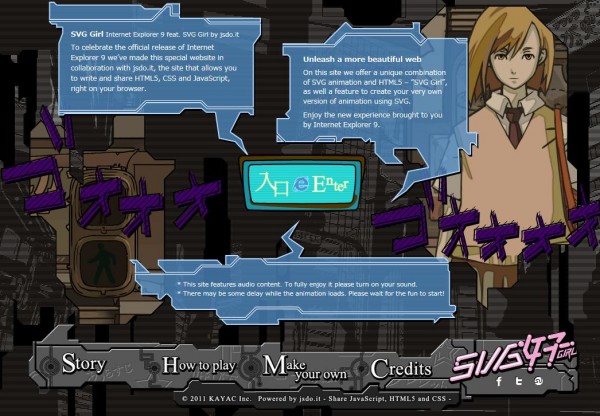Image resolution: width=600 pixels, height=416 pixels.
Task: Open the Story section
Action: 84,365
